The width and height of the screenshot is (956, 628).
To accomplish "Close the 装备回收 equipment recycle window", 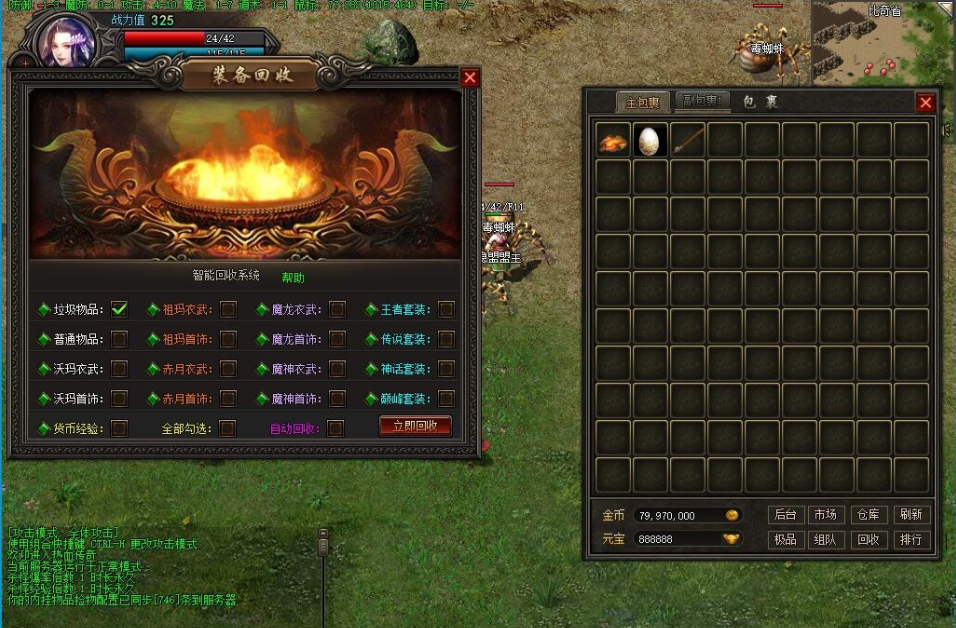I will (470, 78).
